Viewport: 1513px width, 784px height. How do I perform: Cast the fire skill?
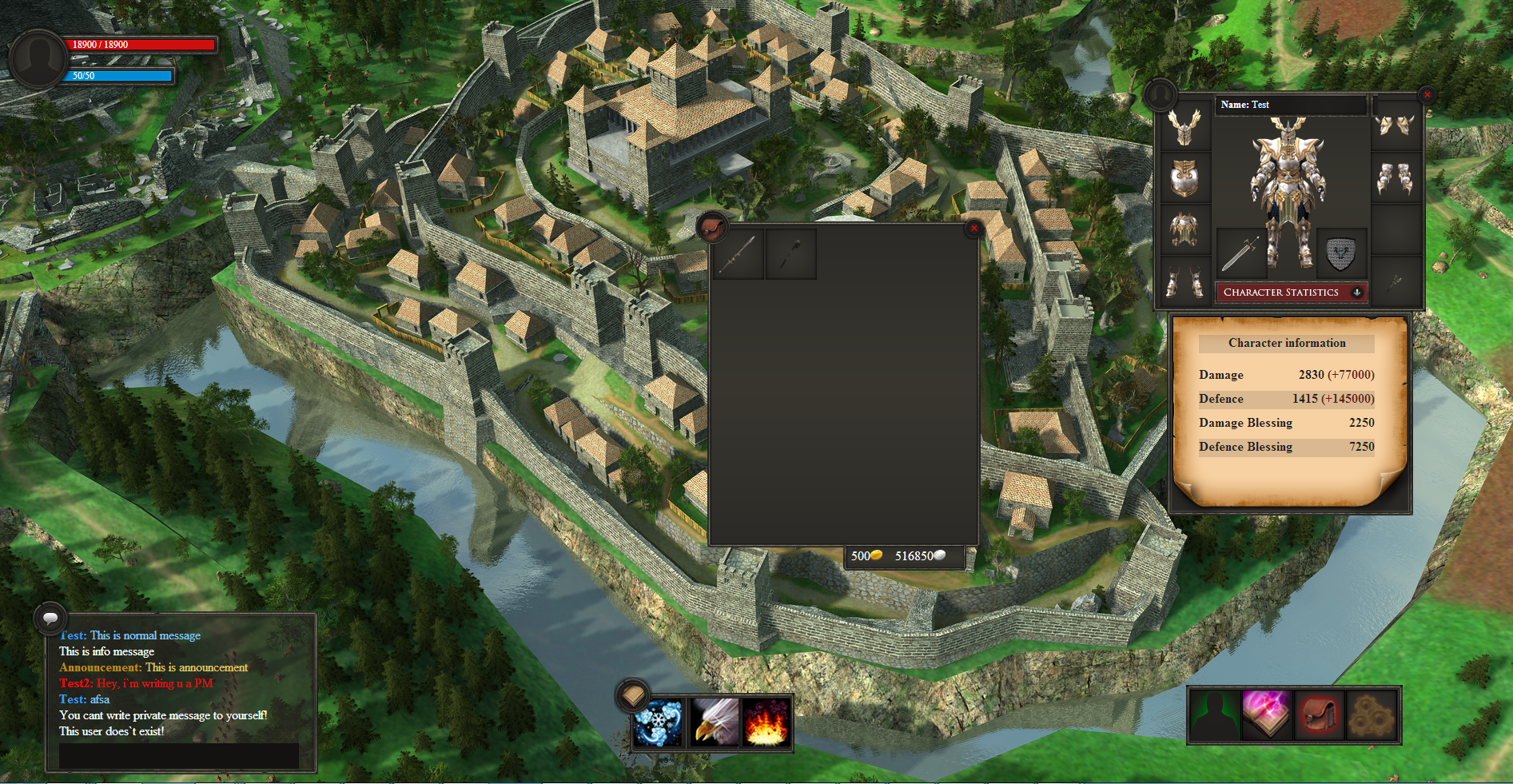pos(766,722)
